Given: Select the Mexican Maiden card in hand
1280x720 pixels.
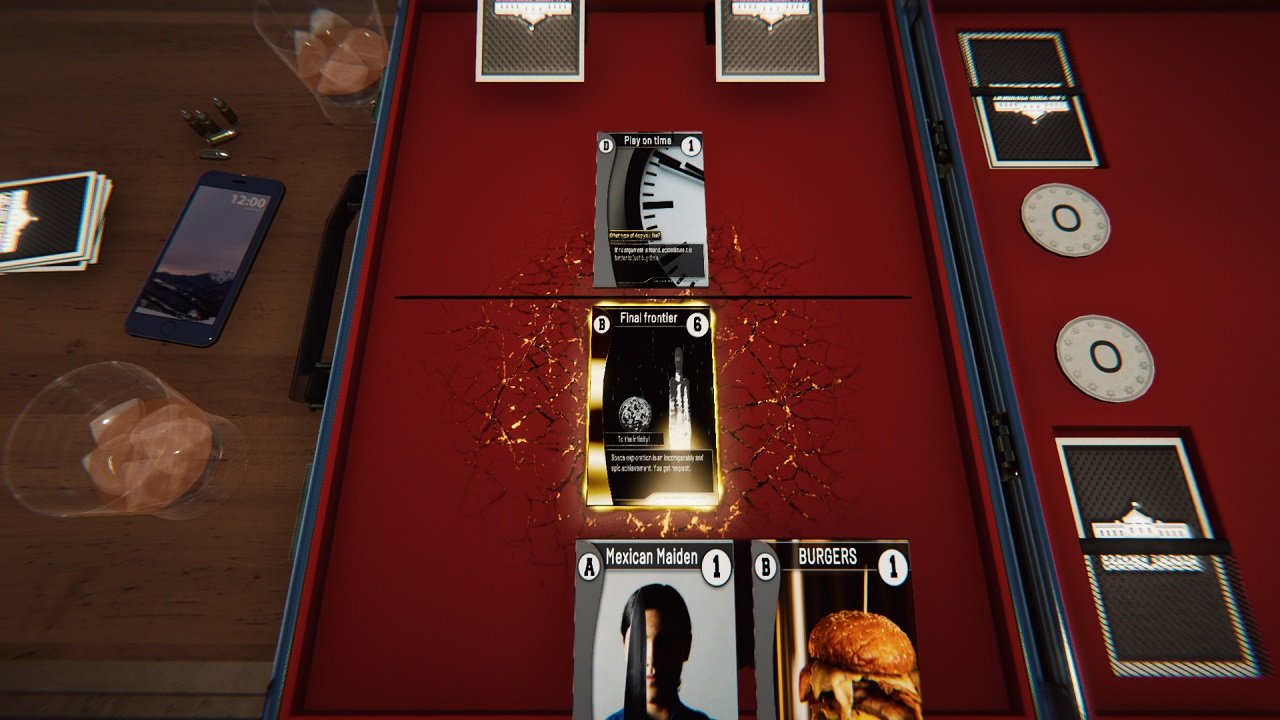Looking at the screenshot, I should click(x=656, y=630).
